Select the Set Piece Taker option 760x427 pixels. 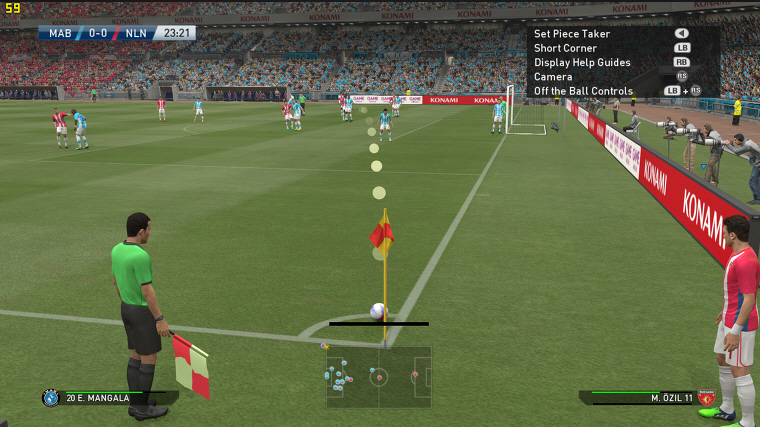coord(572,34)
